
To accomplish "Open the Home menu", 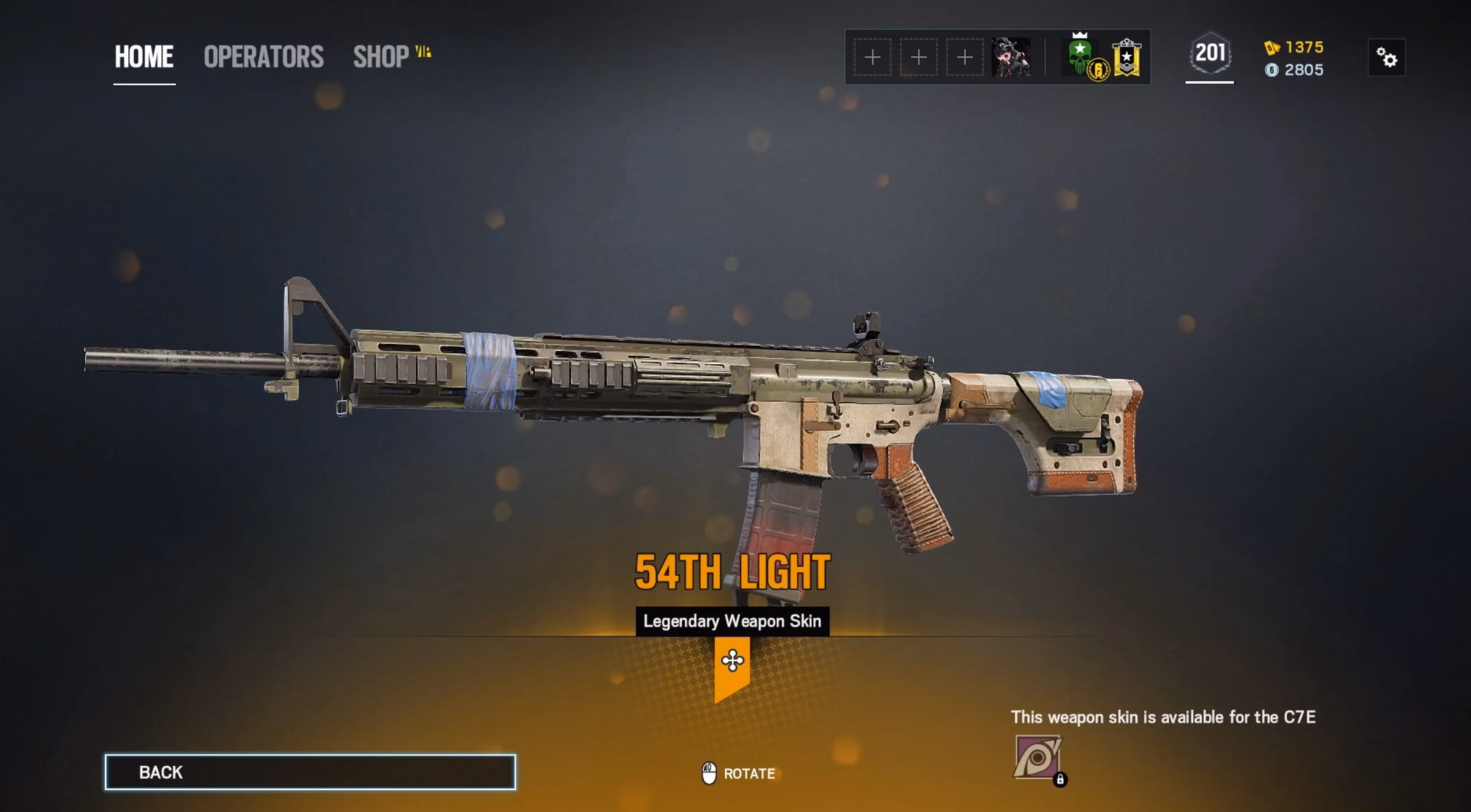I will 143,57.
